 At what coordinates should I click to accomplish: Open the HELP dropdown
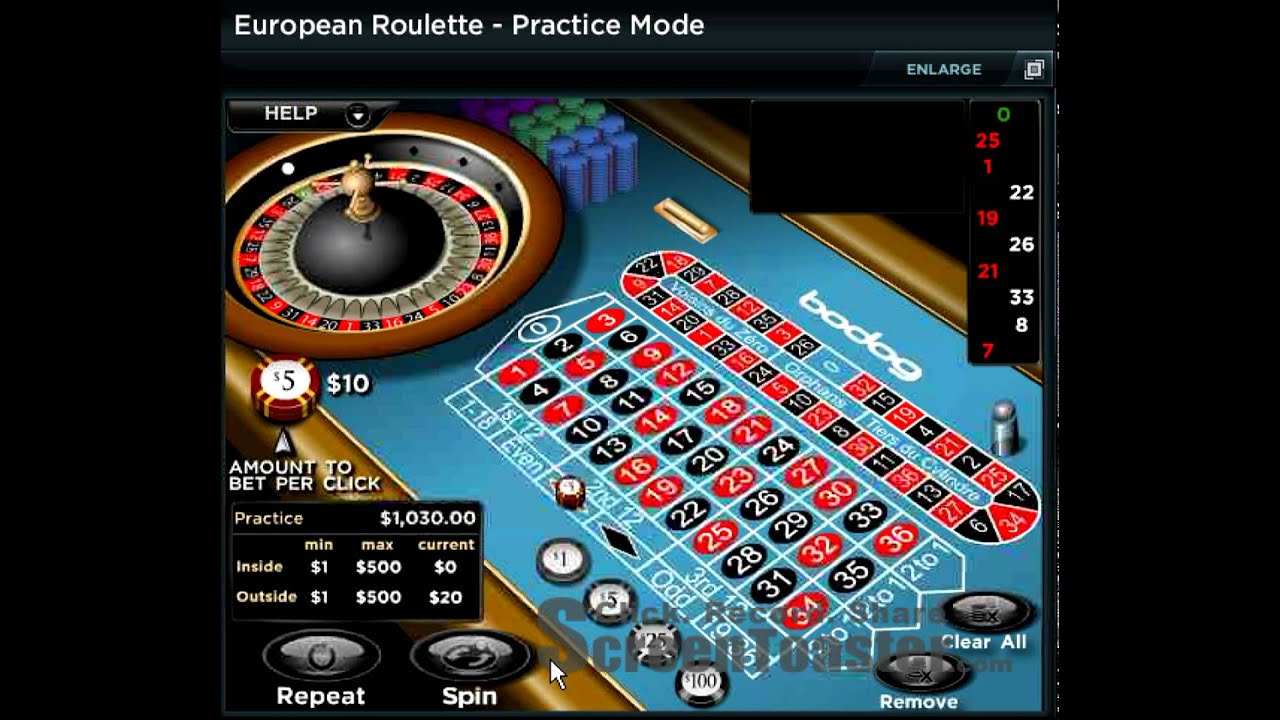point(357,114)
